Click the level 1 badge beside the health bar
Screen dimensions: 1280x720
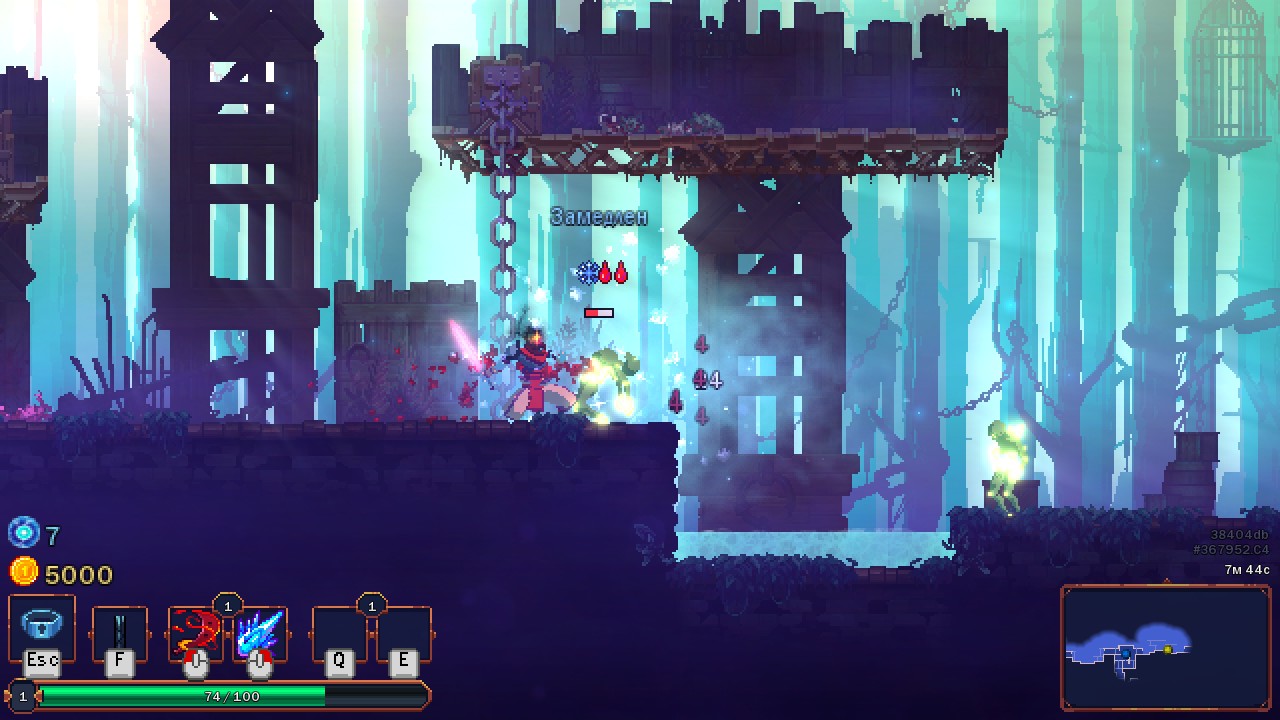pyautogui.click(x=21, y=697)
